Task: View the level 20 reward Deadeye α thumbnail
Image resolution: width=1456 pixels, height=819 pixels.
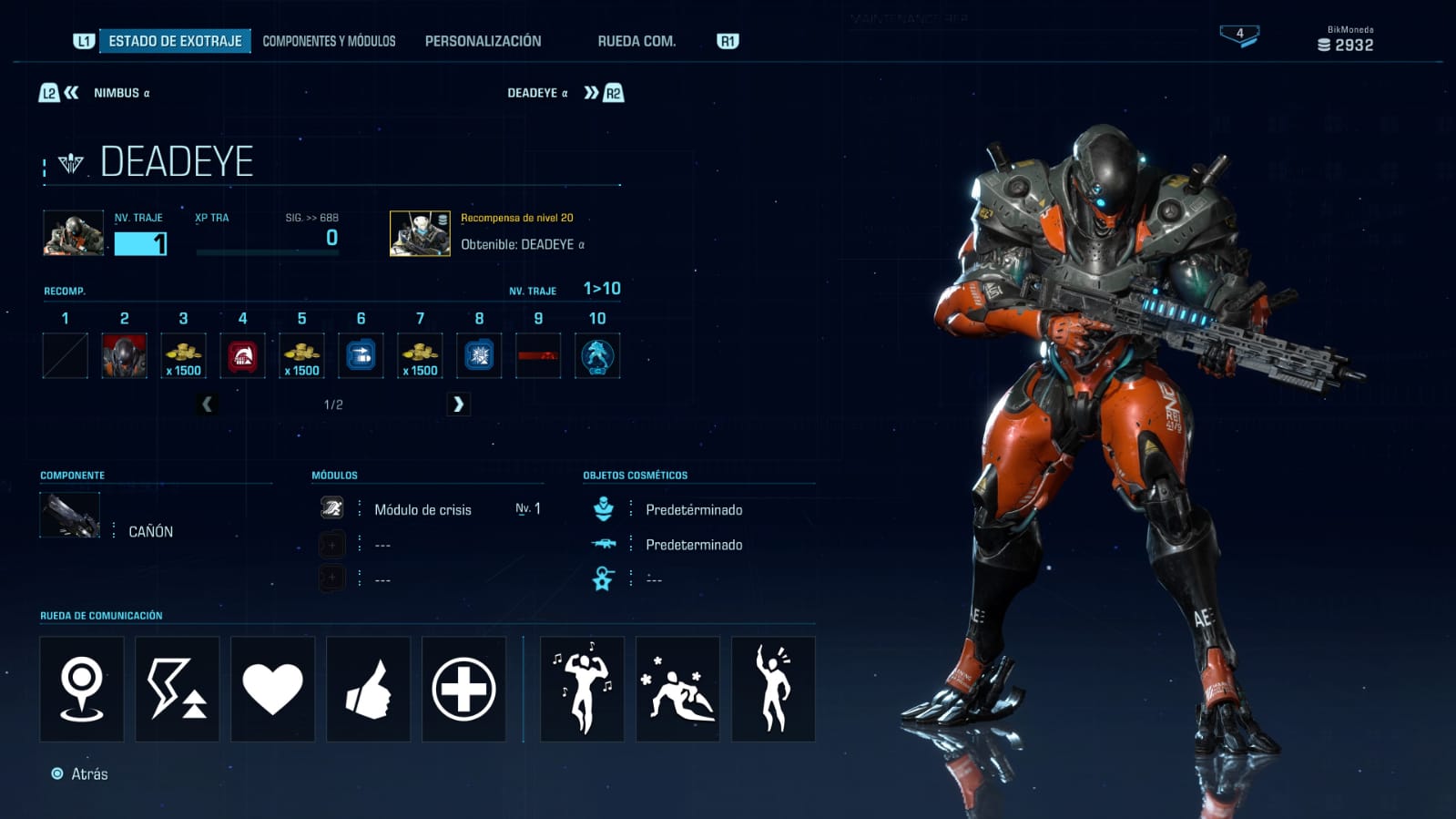Action: [x=420, y=234]
